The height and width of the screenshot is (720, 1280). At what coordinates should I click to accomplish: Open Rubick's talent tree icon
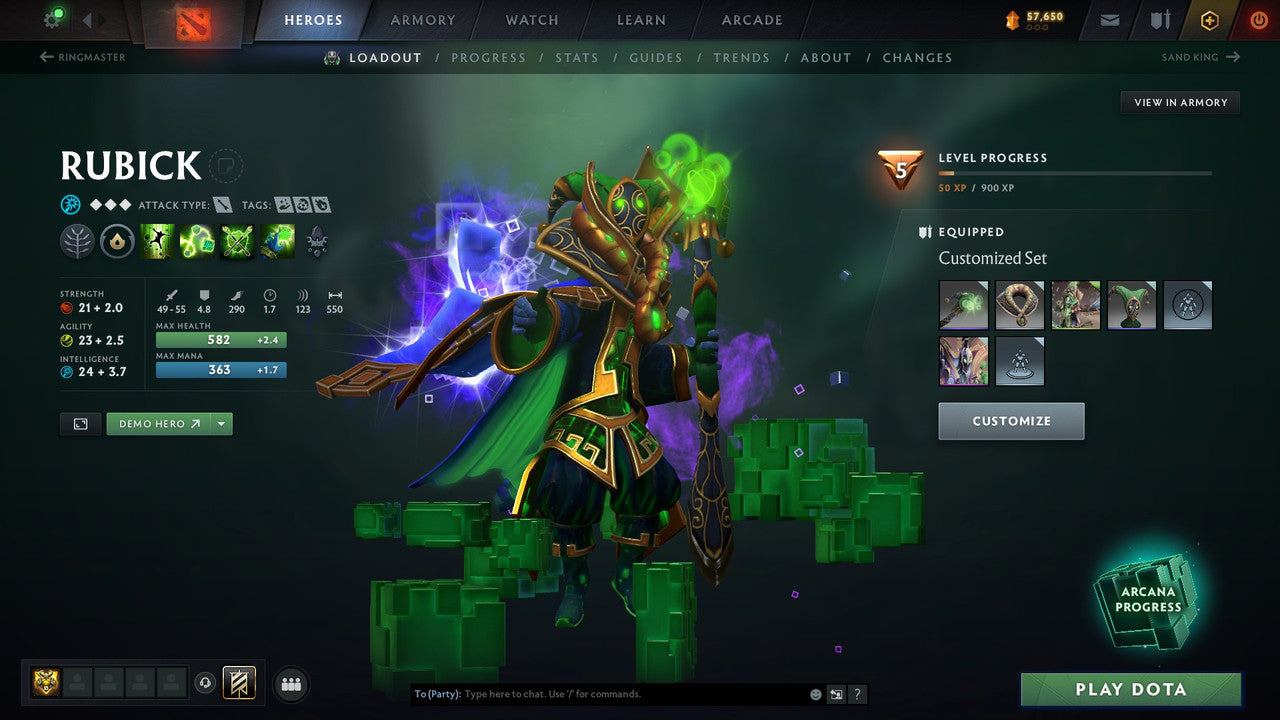pos(317,240)
